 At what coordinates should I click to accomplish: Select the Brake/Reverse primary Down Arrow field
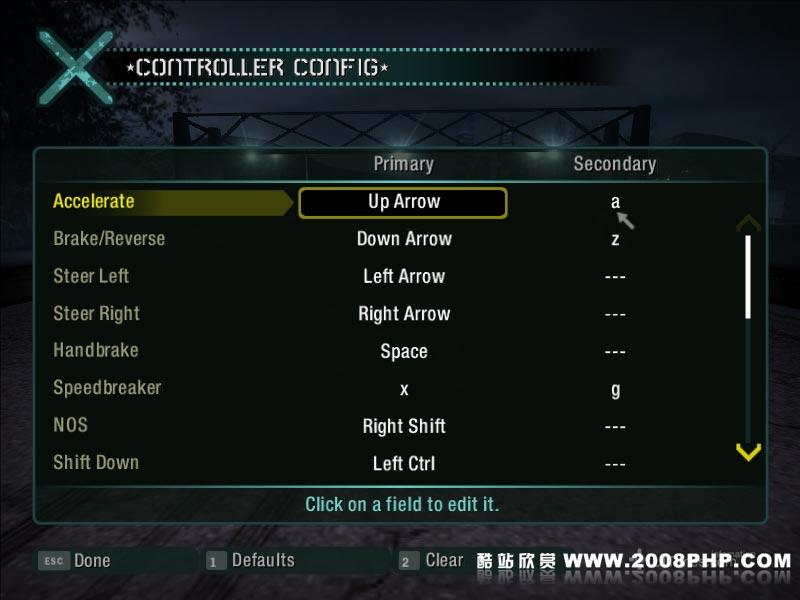404,239
